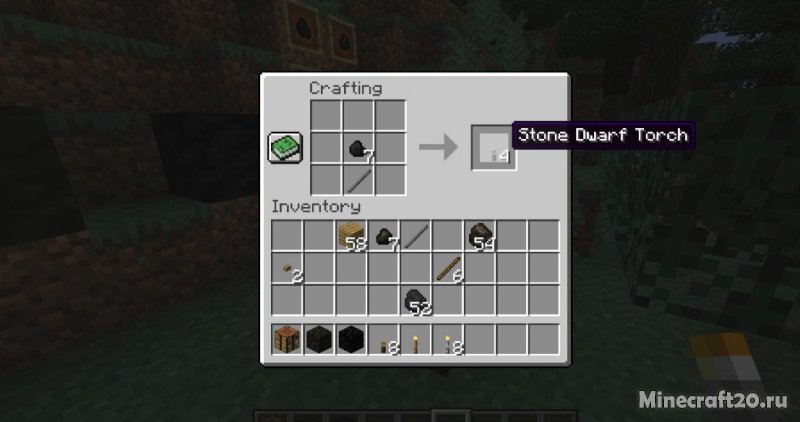Pick up the dark lump stack of 54
Screen dimensions: 800x422
point(479,236)
